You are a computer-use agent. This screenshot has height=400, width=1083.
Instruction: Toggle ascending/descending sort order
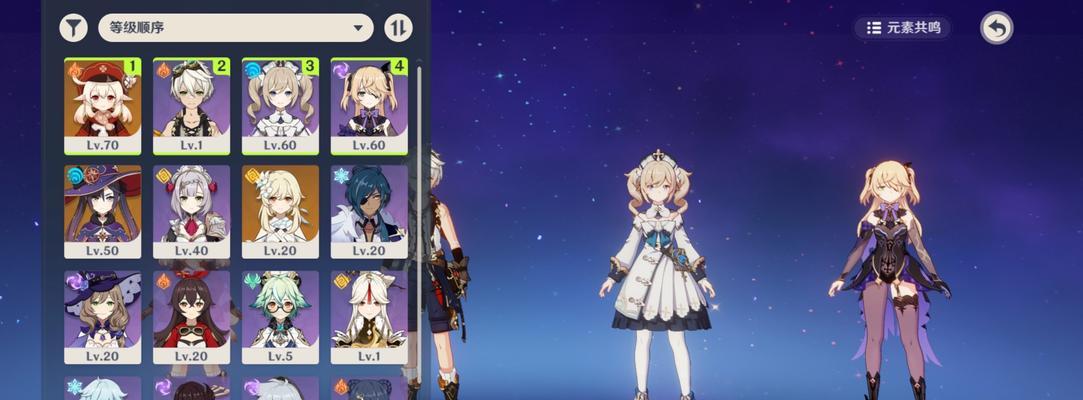(x=398, y=28)
